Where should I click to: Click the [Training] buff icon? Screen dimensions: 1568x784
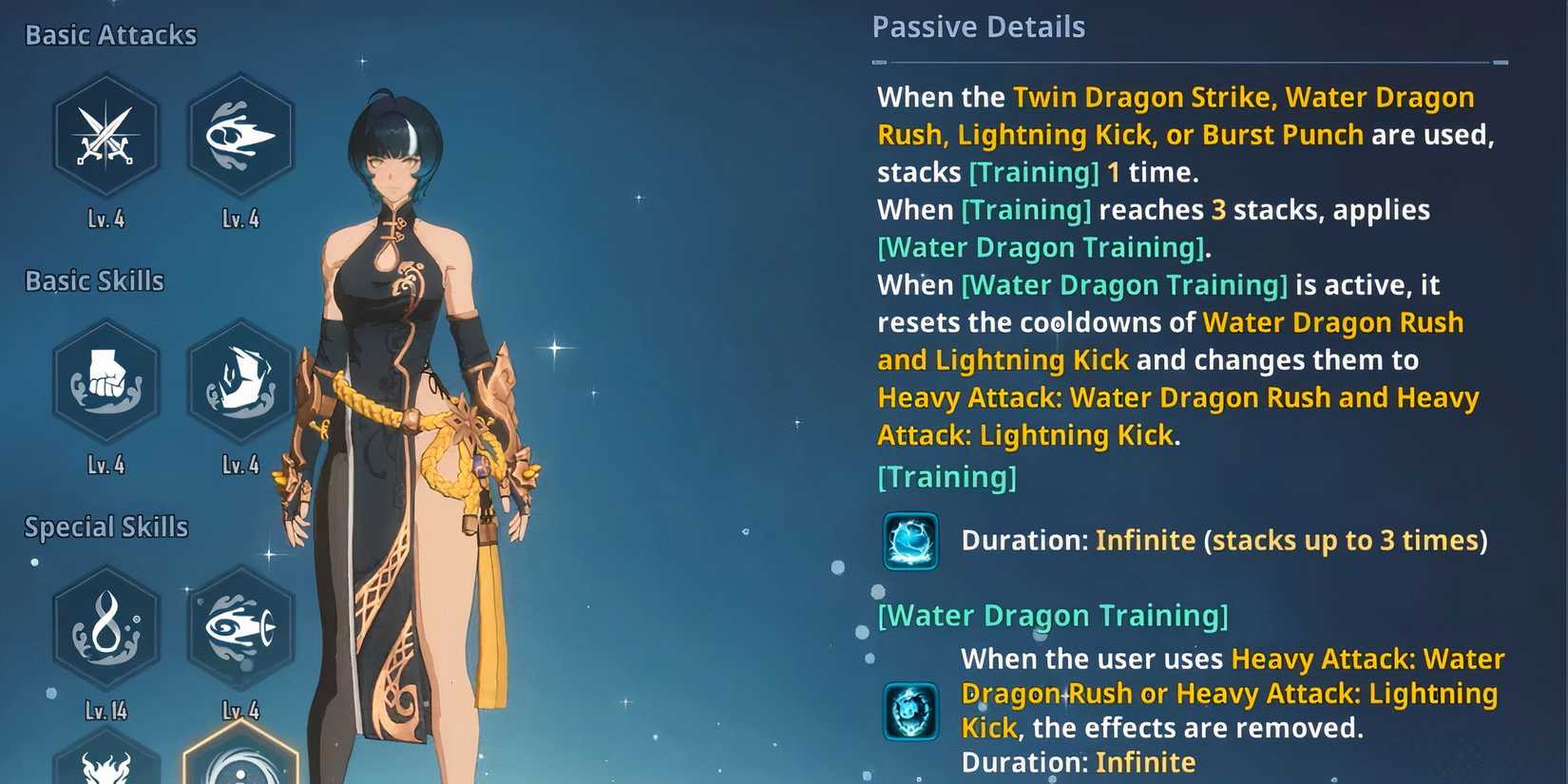909,542
